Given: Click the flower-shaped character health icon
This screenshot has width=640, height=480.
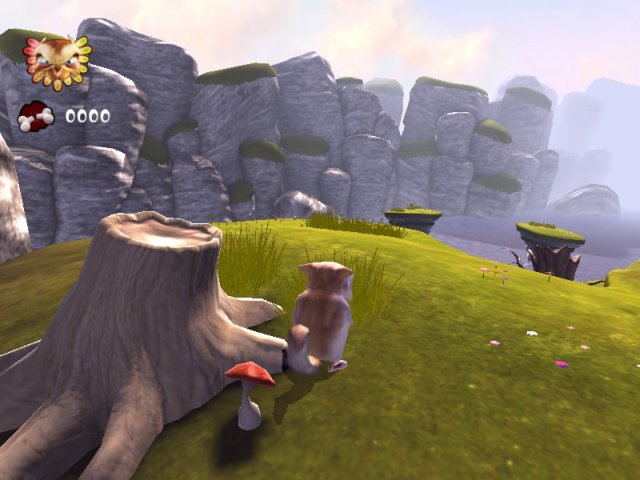Looking at the screenshot, I should (x=57, y=60).
